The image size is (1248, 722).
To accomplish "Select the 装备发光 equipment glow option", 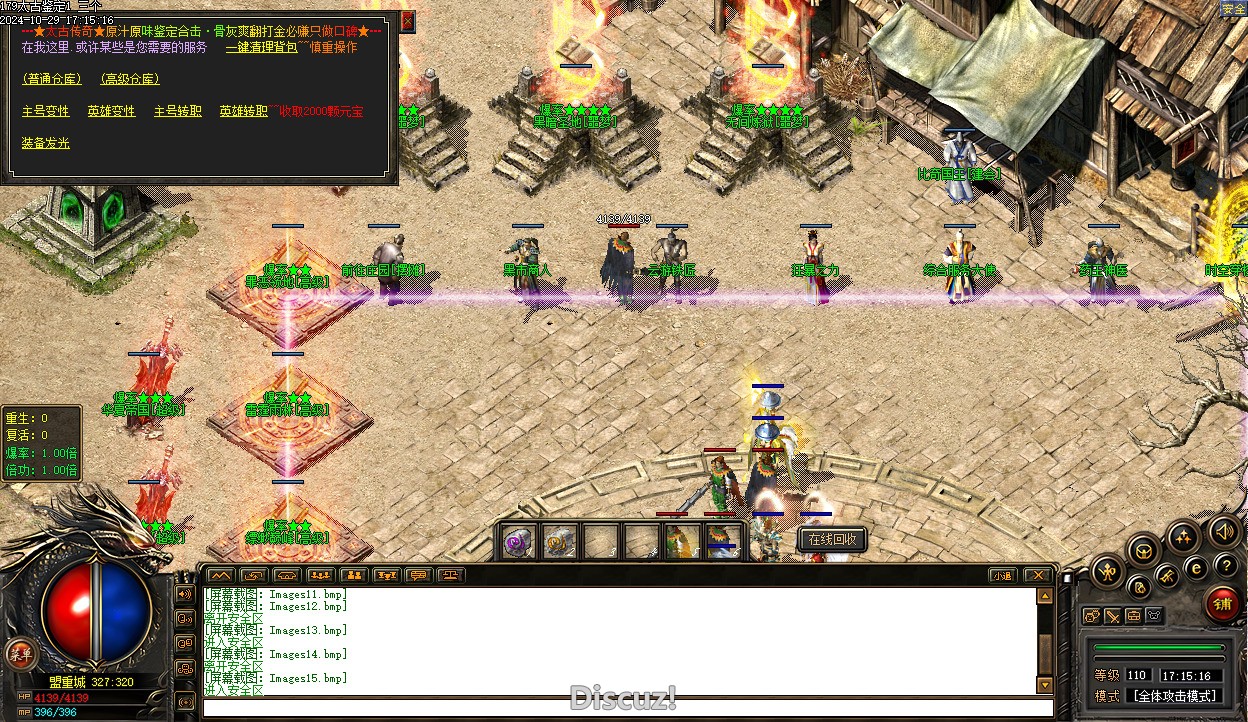I will [46, 143].
